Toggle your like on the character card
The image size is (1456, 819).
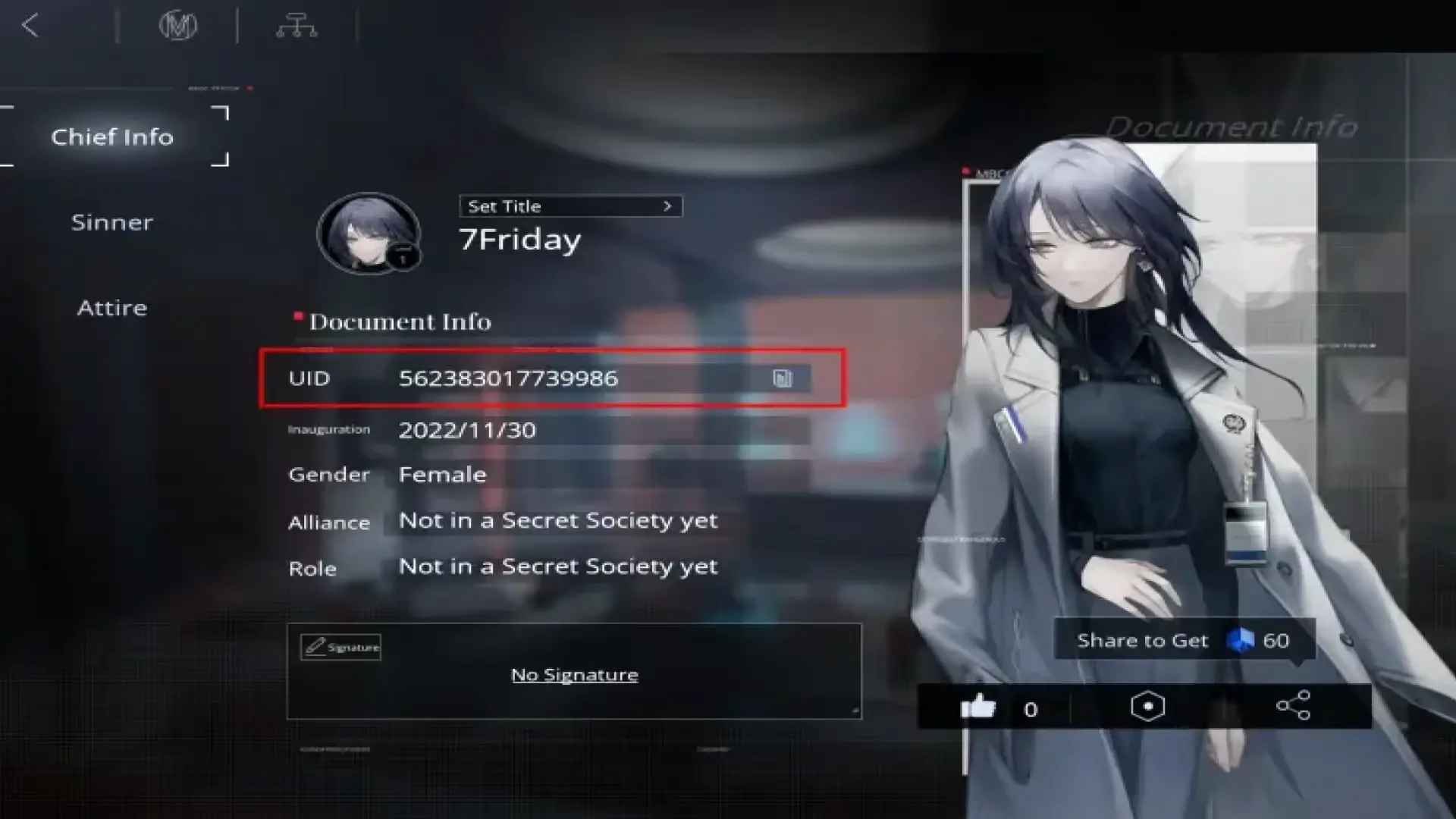point(978,708)
